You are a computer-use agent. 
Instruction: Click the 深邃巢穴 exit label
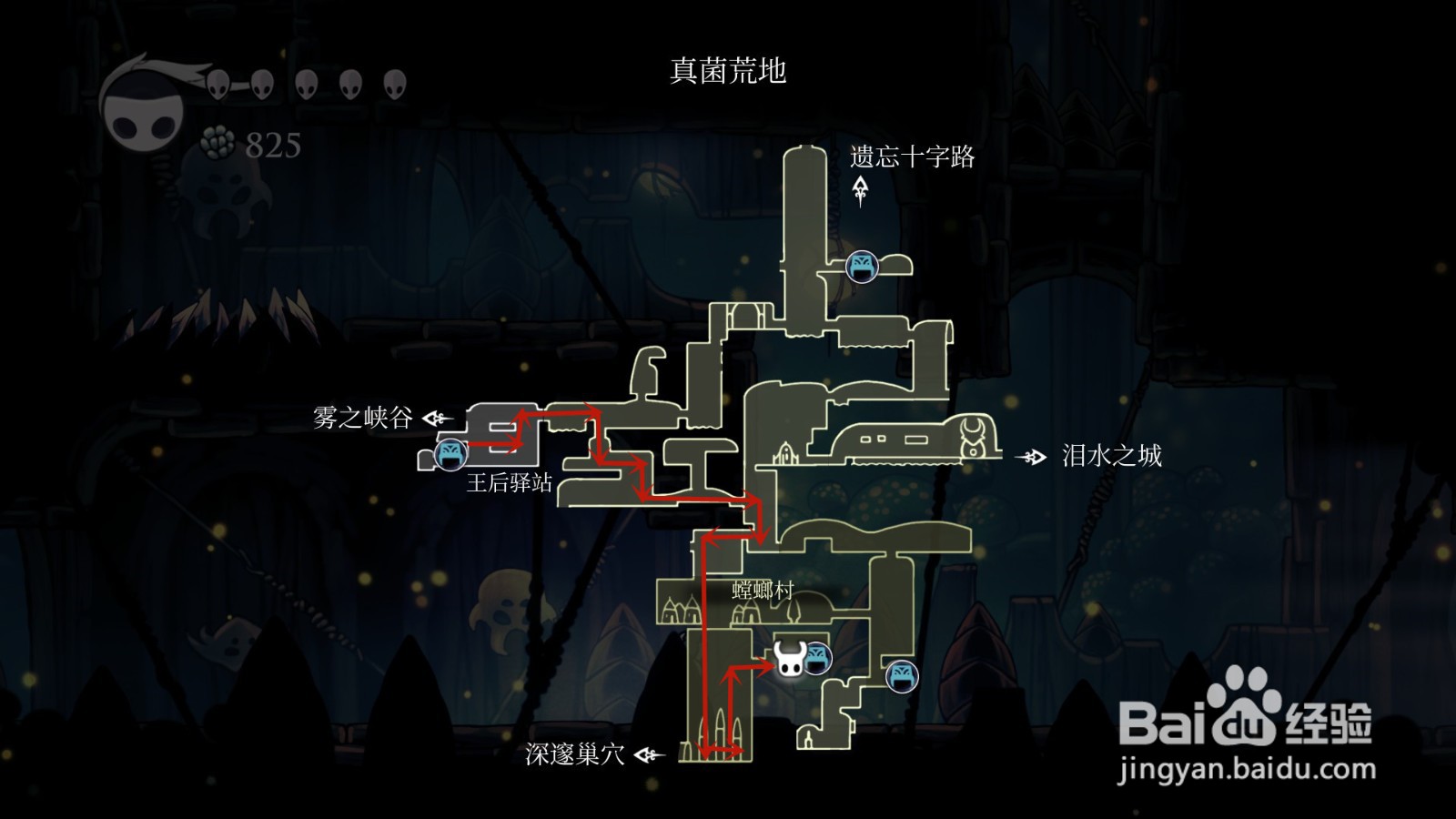(x=573, y=755)
